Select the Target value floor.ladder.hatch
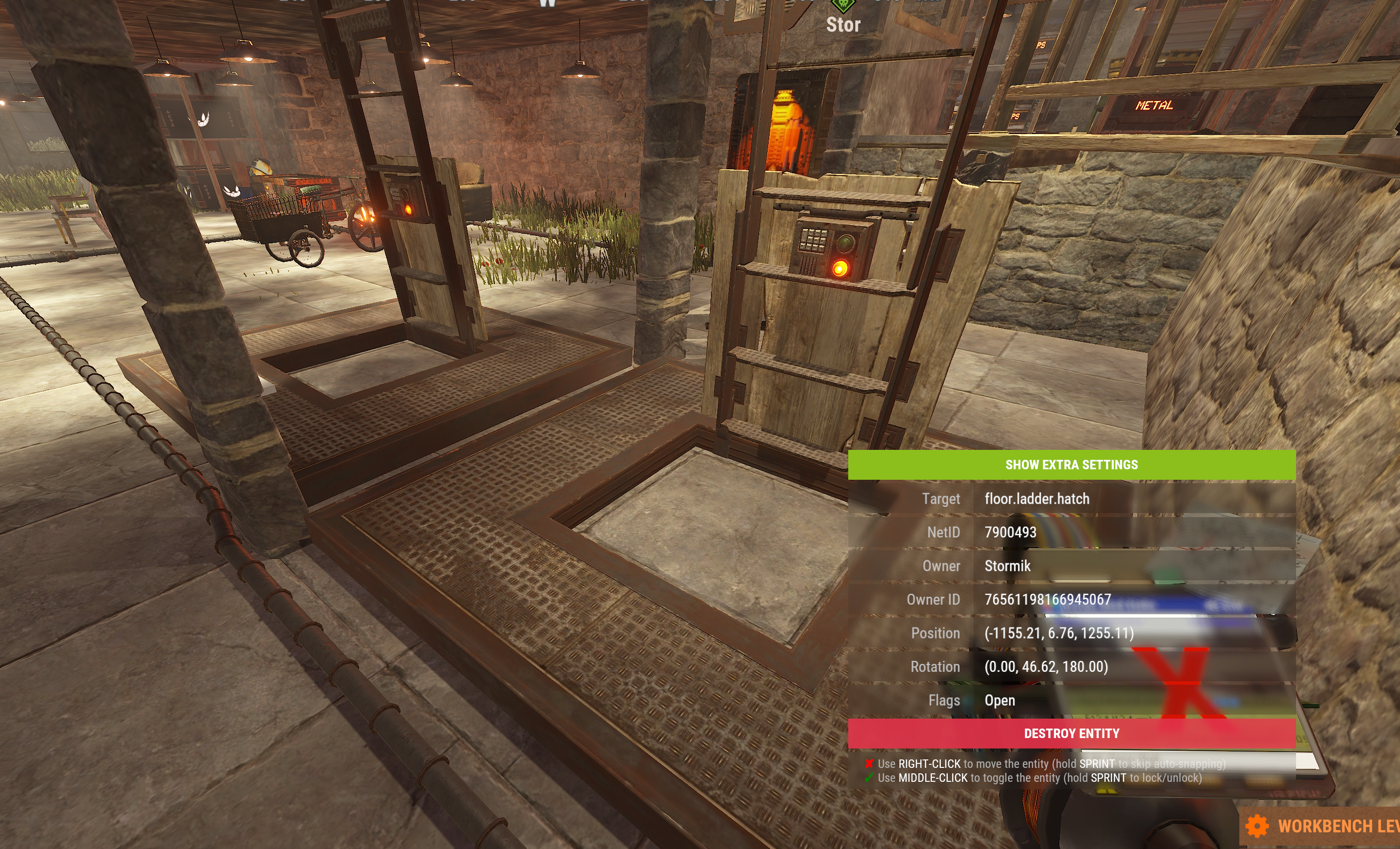This screenshot has width=1400, height=849. (1036, 499)
